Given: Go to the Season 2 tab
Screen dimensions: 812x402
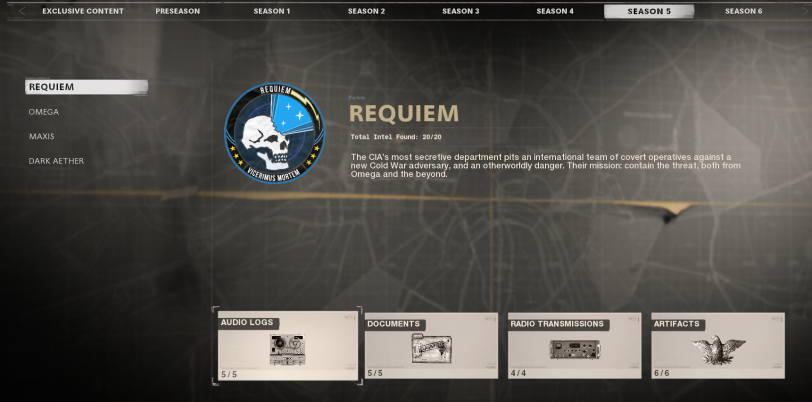Looking at the screenshot, I should pos(366,11).
